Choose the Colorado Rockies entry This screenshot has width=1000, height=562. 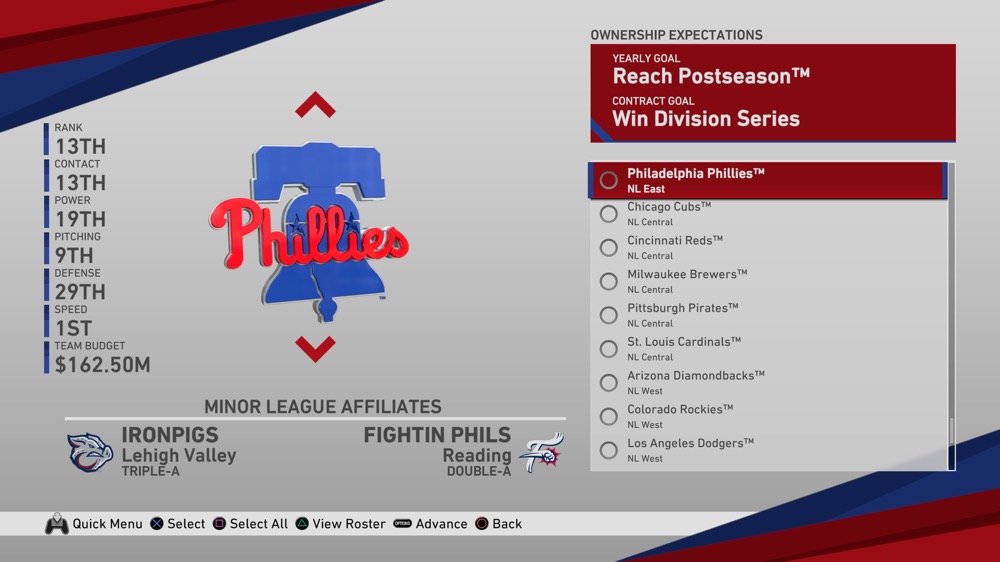click(x=767, y=416)
